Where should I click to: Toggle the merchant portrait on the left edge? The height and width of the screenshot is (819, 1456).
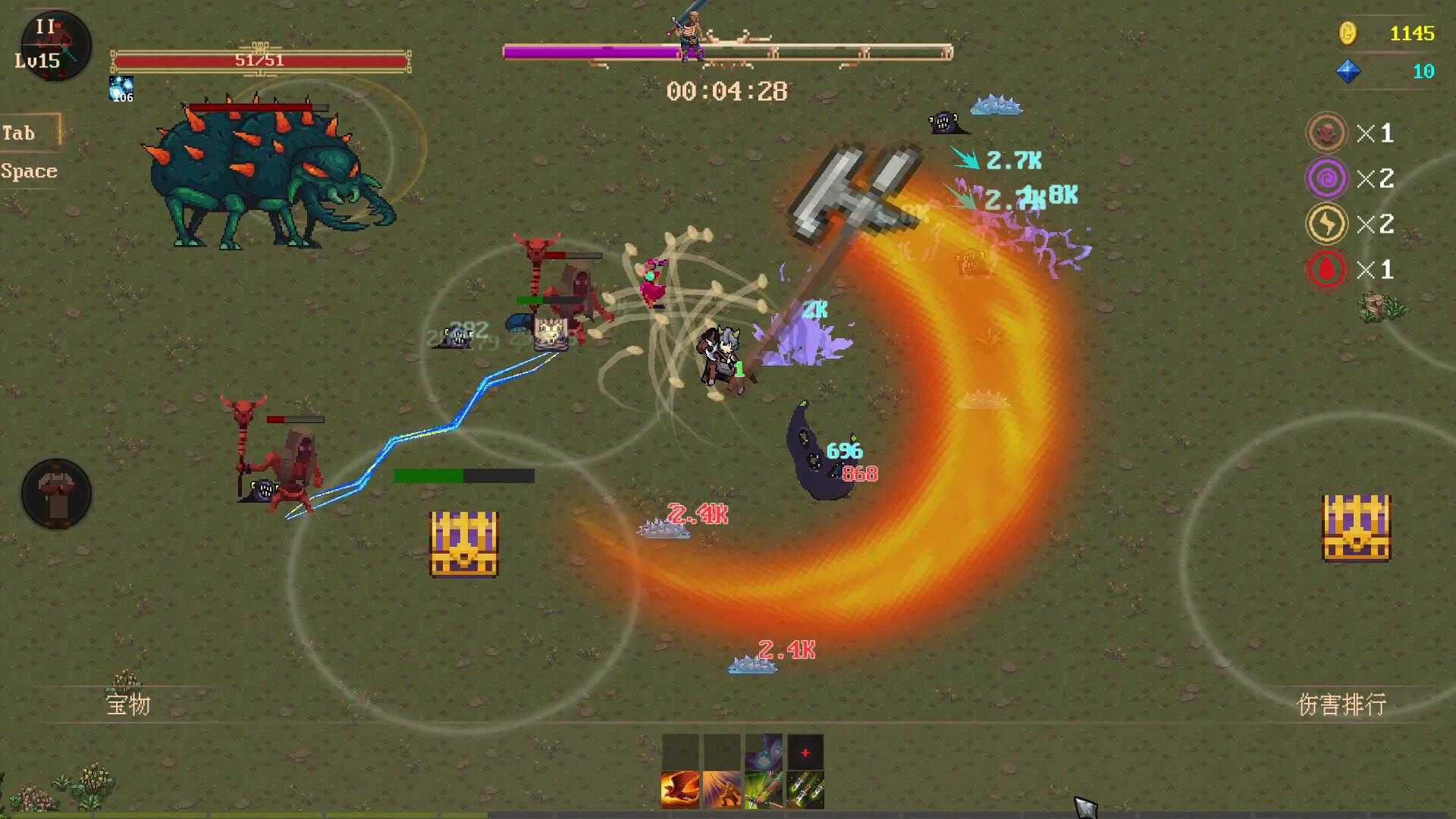coord(55,492)
